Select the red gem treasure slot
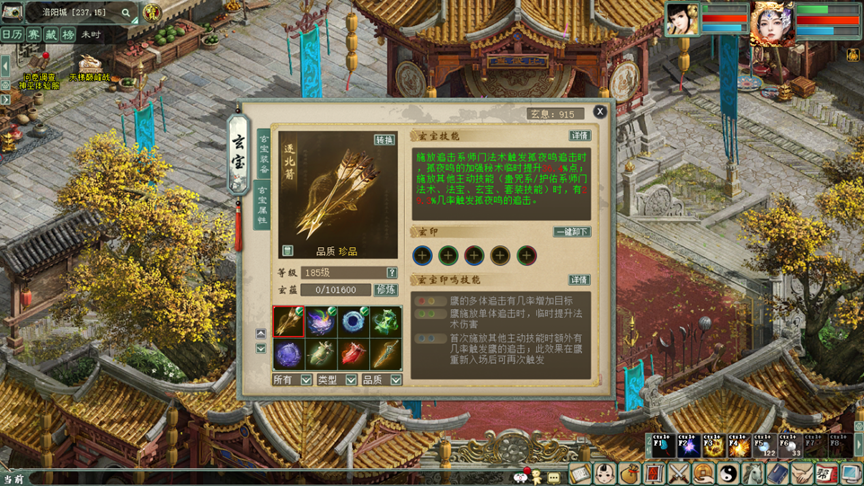 pyautogui.click(x=353, y=353)
